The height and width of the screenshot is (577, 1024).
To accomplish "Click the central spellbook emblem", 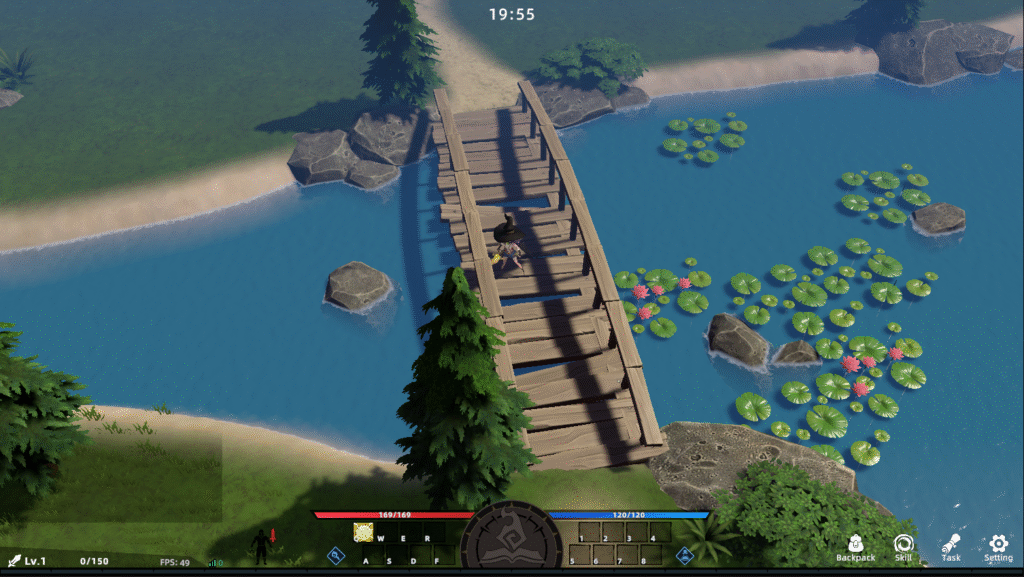I will tap(511, 540).
